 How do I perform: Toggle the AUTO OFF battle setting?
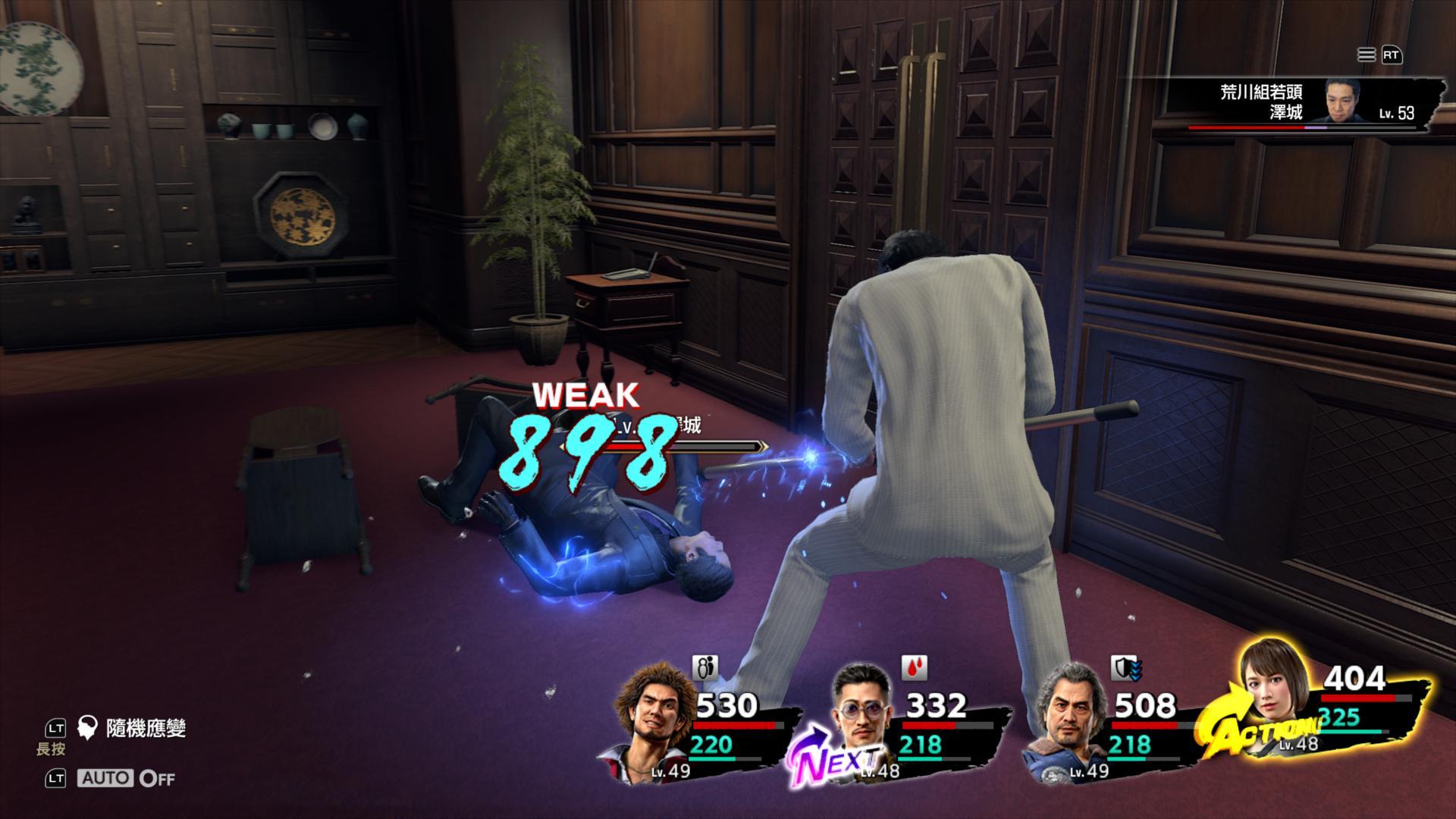pos(126,778)
